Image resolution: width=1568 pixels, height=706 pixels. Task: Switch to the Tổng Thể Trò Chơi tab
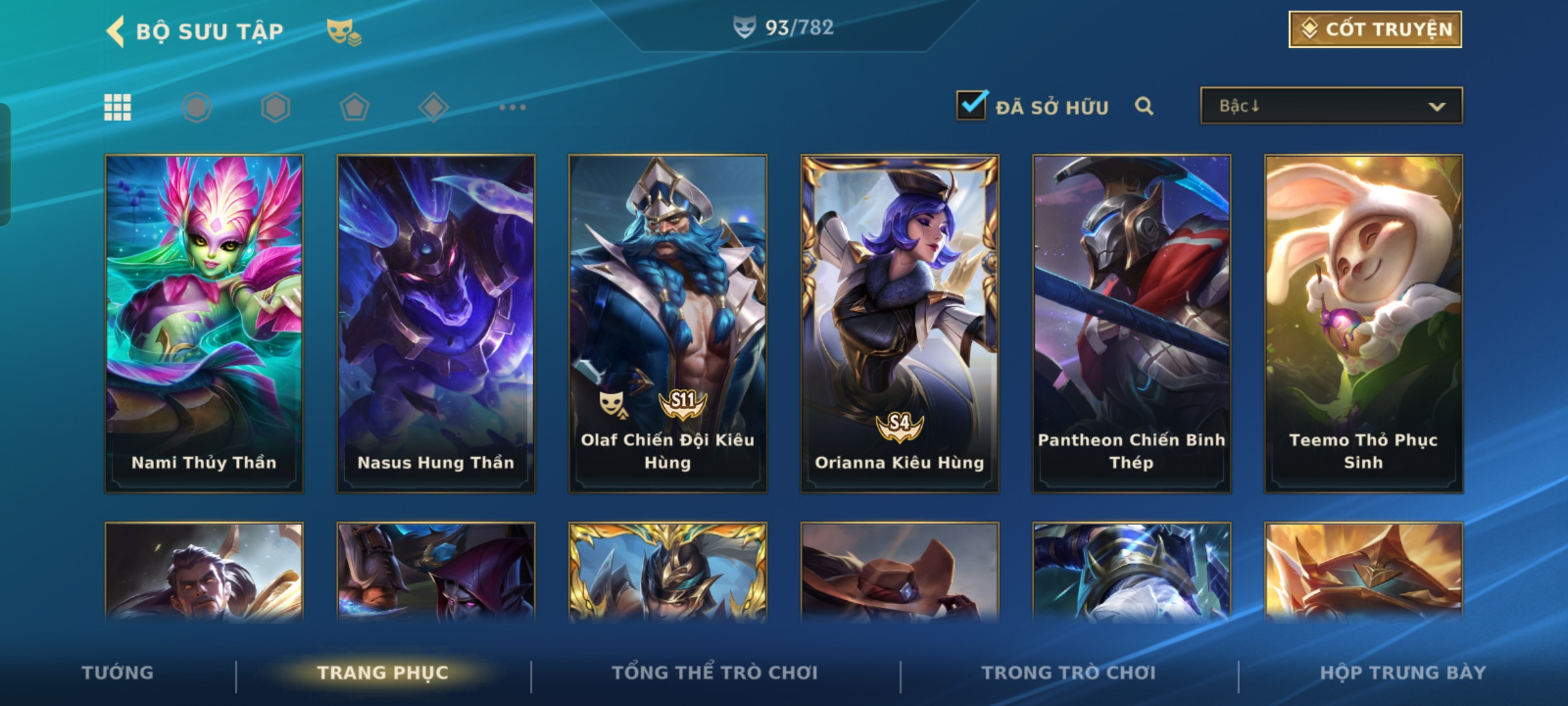[x=715, y=673]
